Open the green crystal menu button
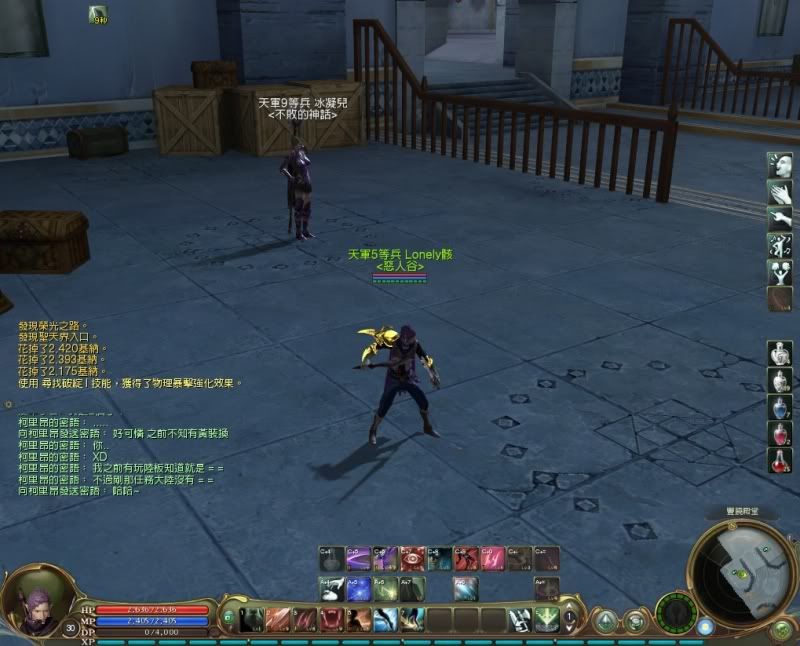 (605, 621)
